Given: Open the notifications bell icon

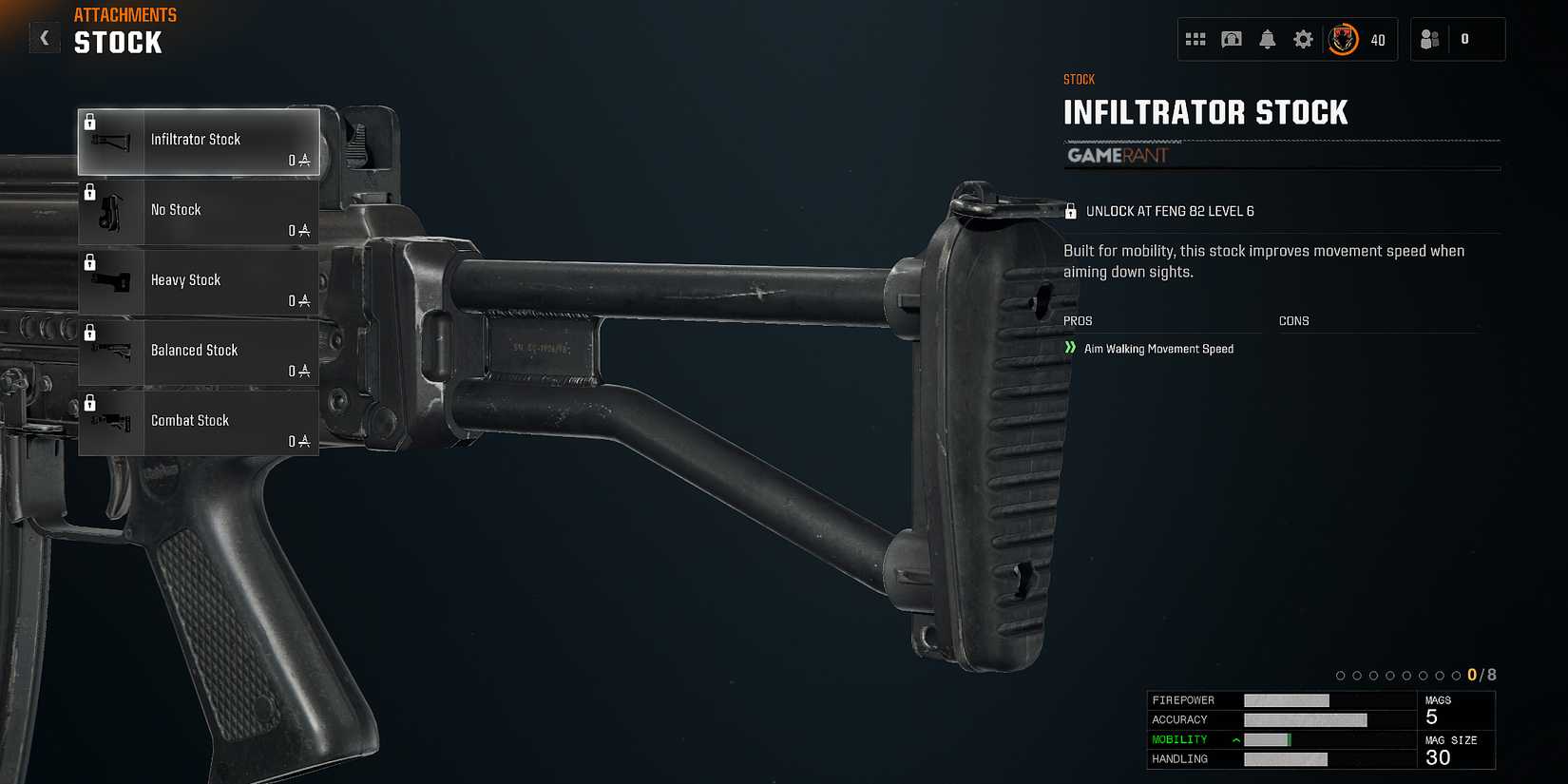Looking at the screenshot, I should point(1268,39).
